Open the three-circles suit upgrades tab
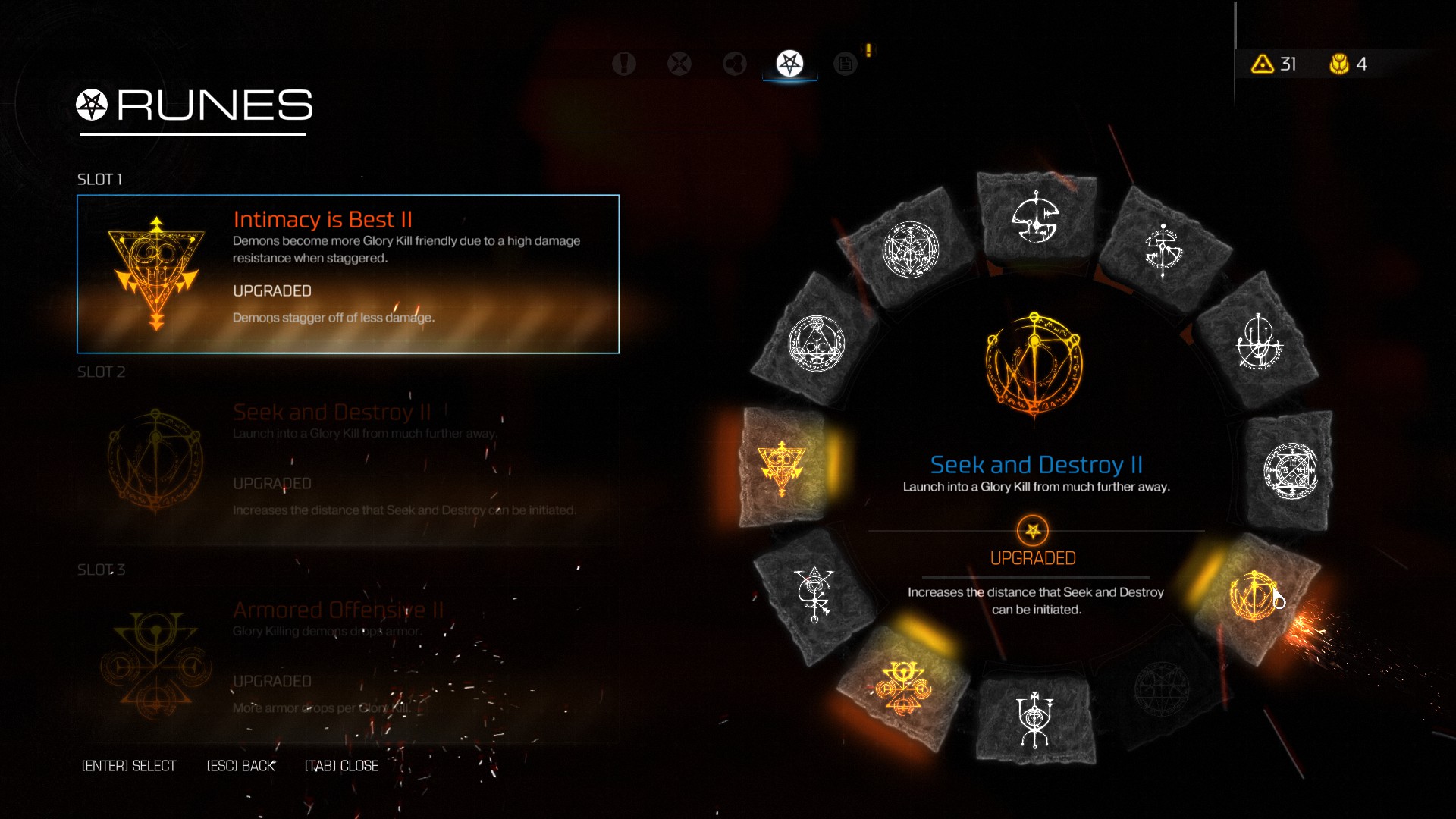The image size is (1456, 819). 734,64
